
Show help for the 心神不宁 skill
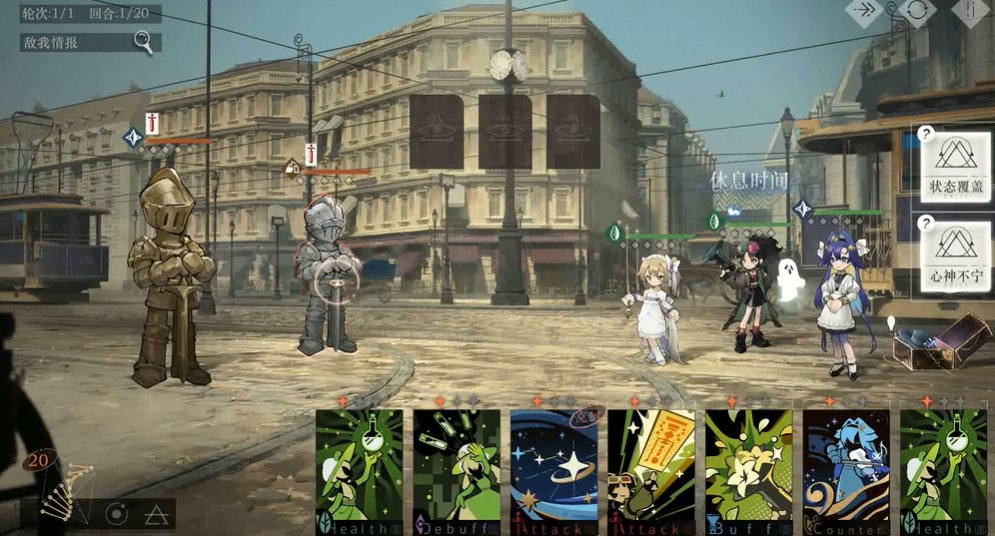(x=927, y=224)
